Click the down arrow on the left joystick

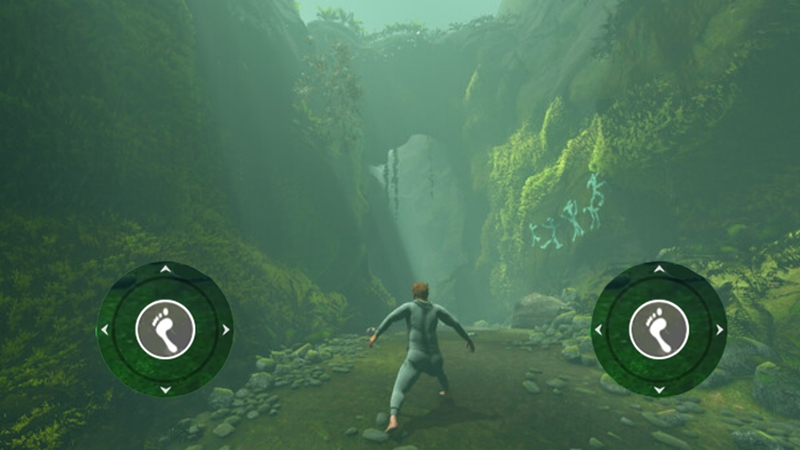point(165,389)
